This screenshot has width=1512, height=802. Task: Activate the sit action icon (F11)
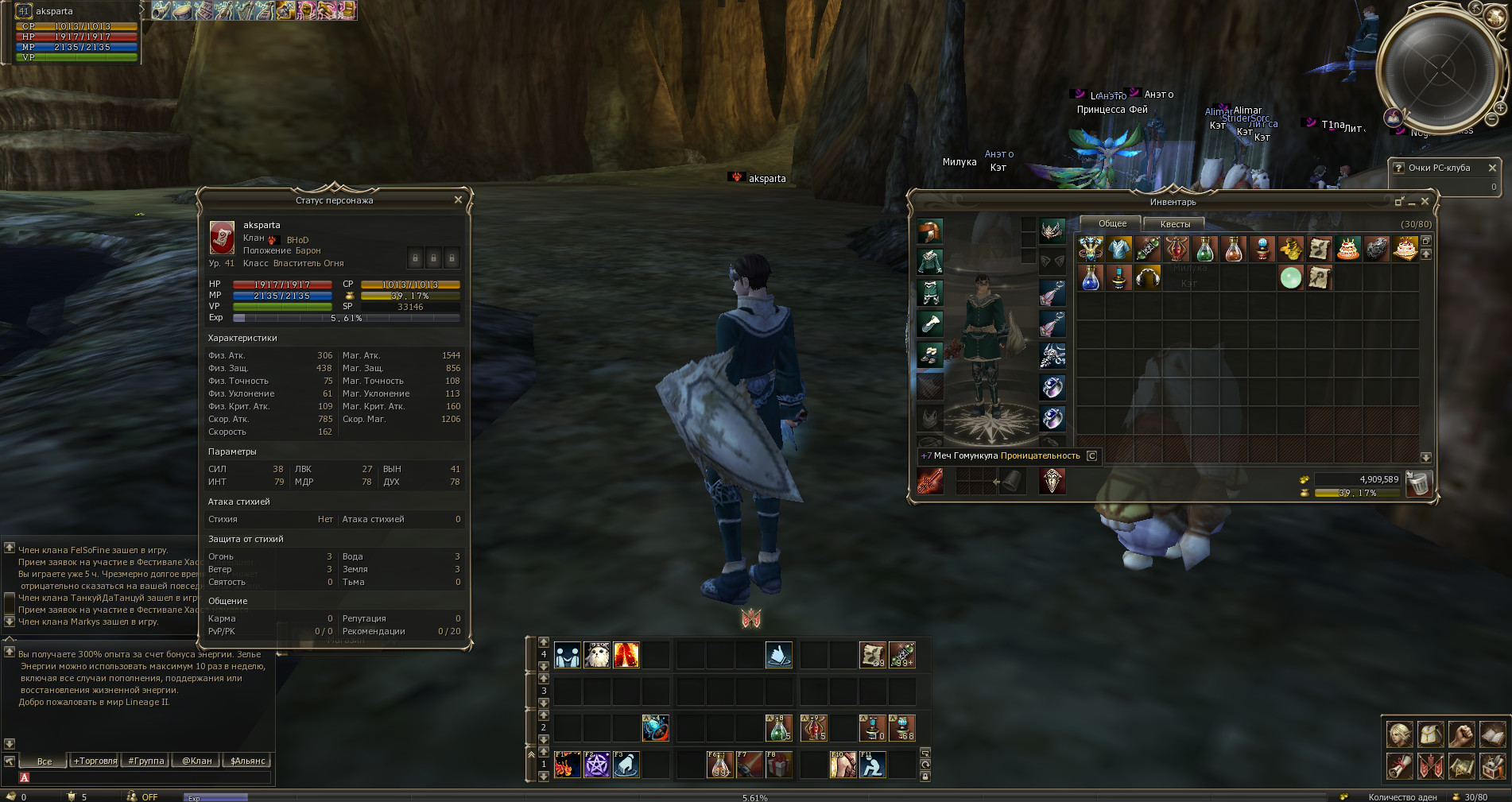872,765
